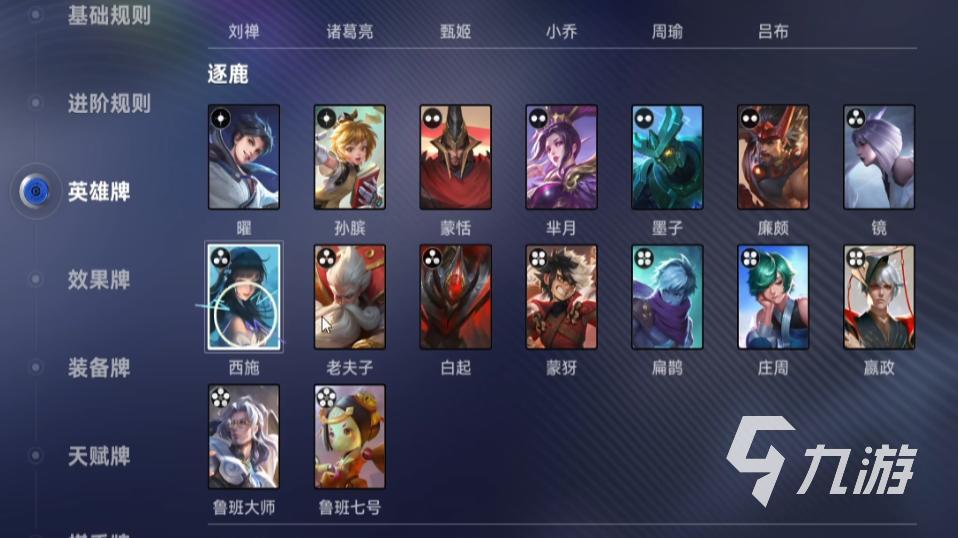This screenshot has width=958, height=538.
Task: Open the 芈月 hero card
Action: tap(562, 157)
